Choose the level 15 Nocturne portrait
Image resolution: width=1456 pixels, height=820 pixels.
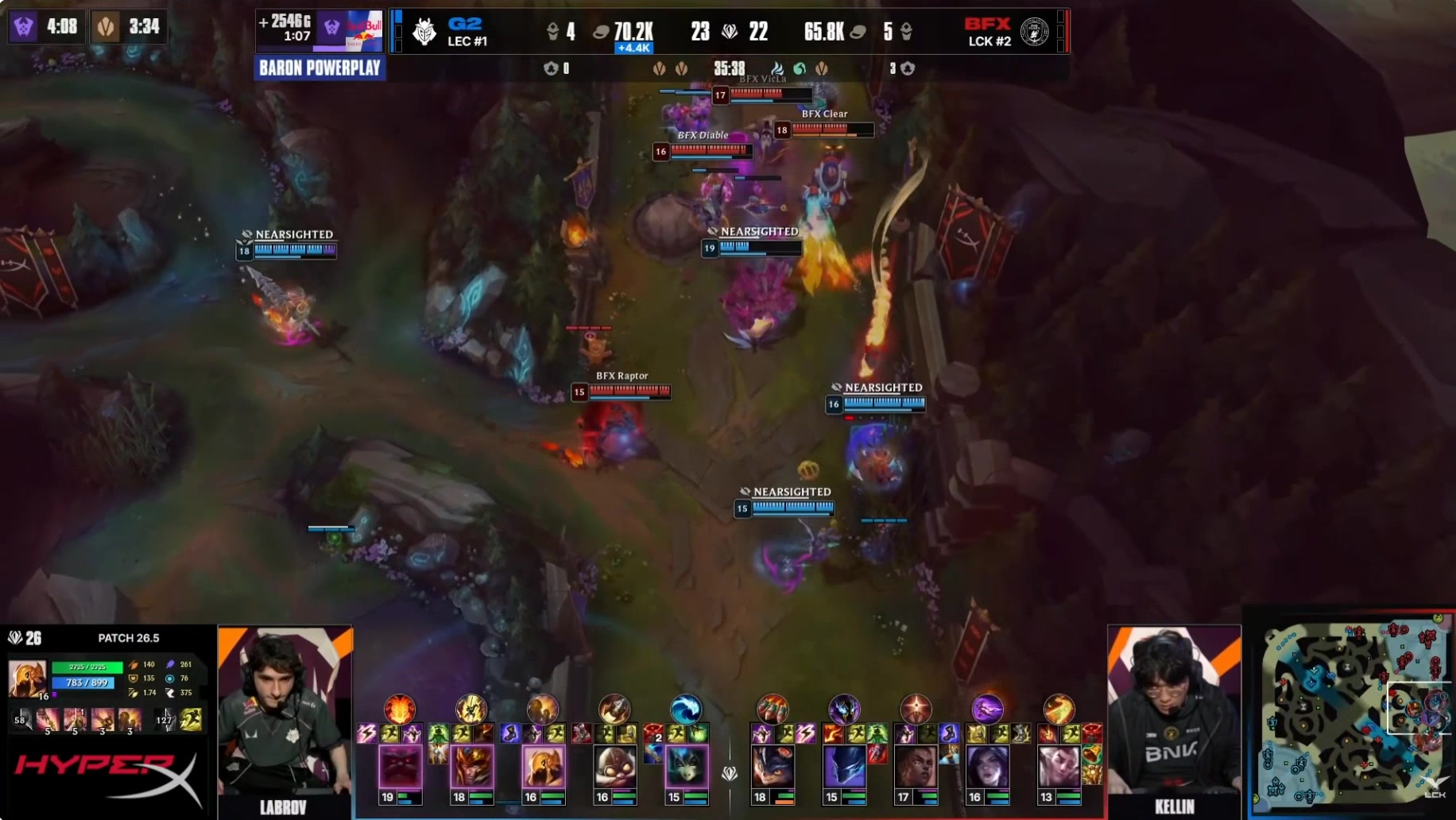pos(844,768)
